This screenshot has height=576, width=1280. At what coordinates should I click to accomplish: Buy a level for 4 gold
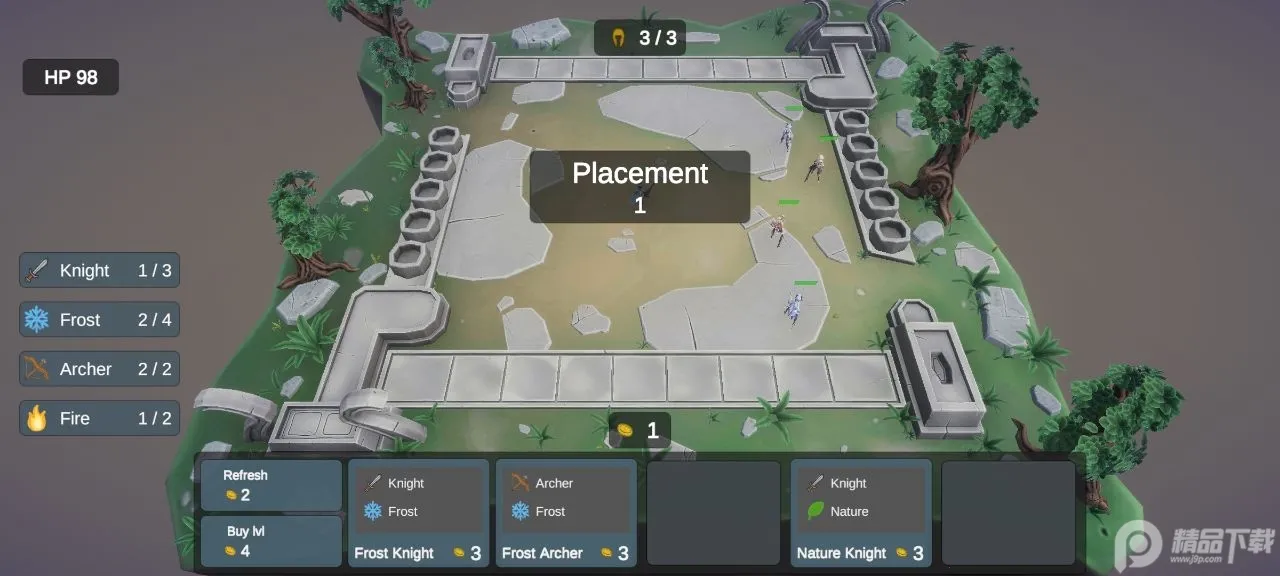click(270, 541)
